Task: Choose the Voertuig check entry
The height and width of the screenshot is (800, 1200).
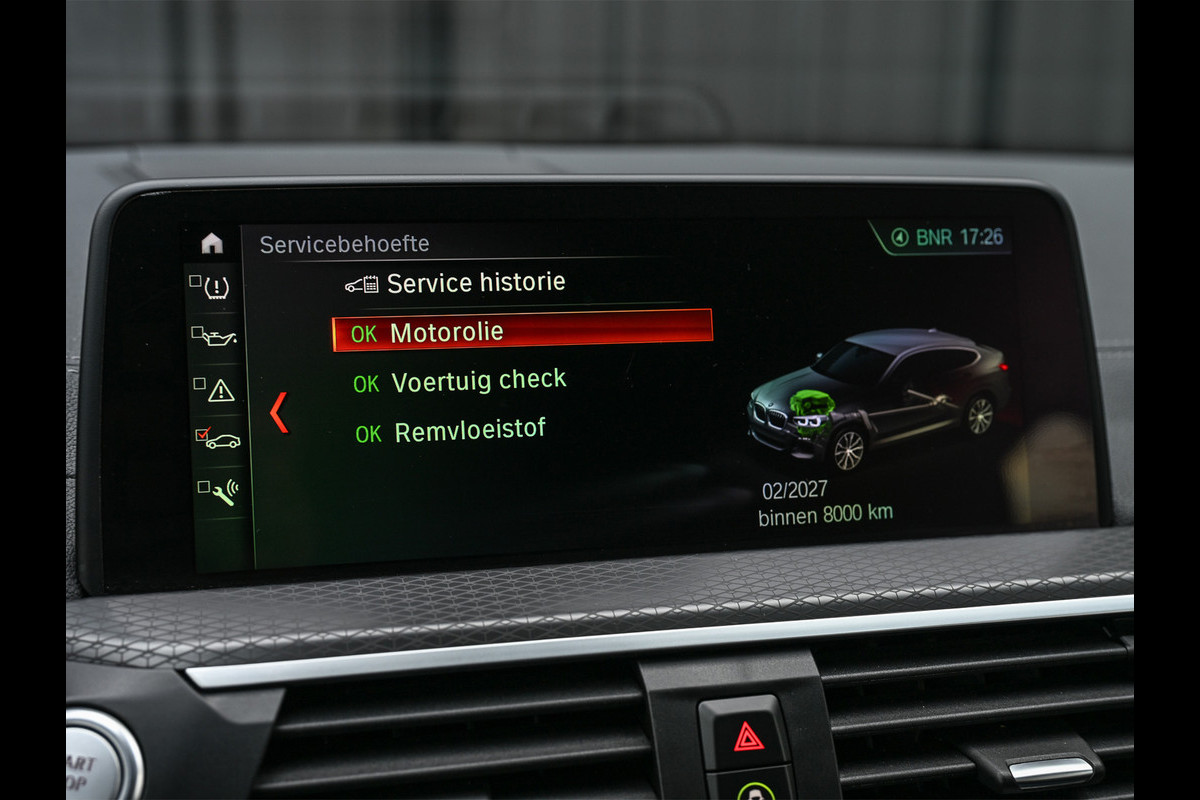Action: [478, 381]
